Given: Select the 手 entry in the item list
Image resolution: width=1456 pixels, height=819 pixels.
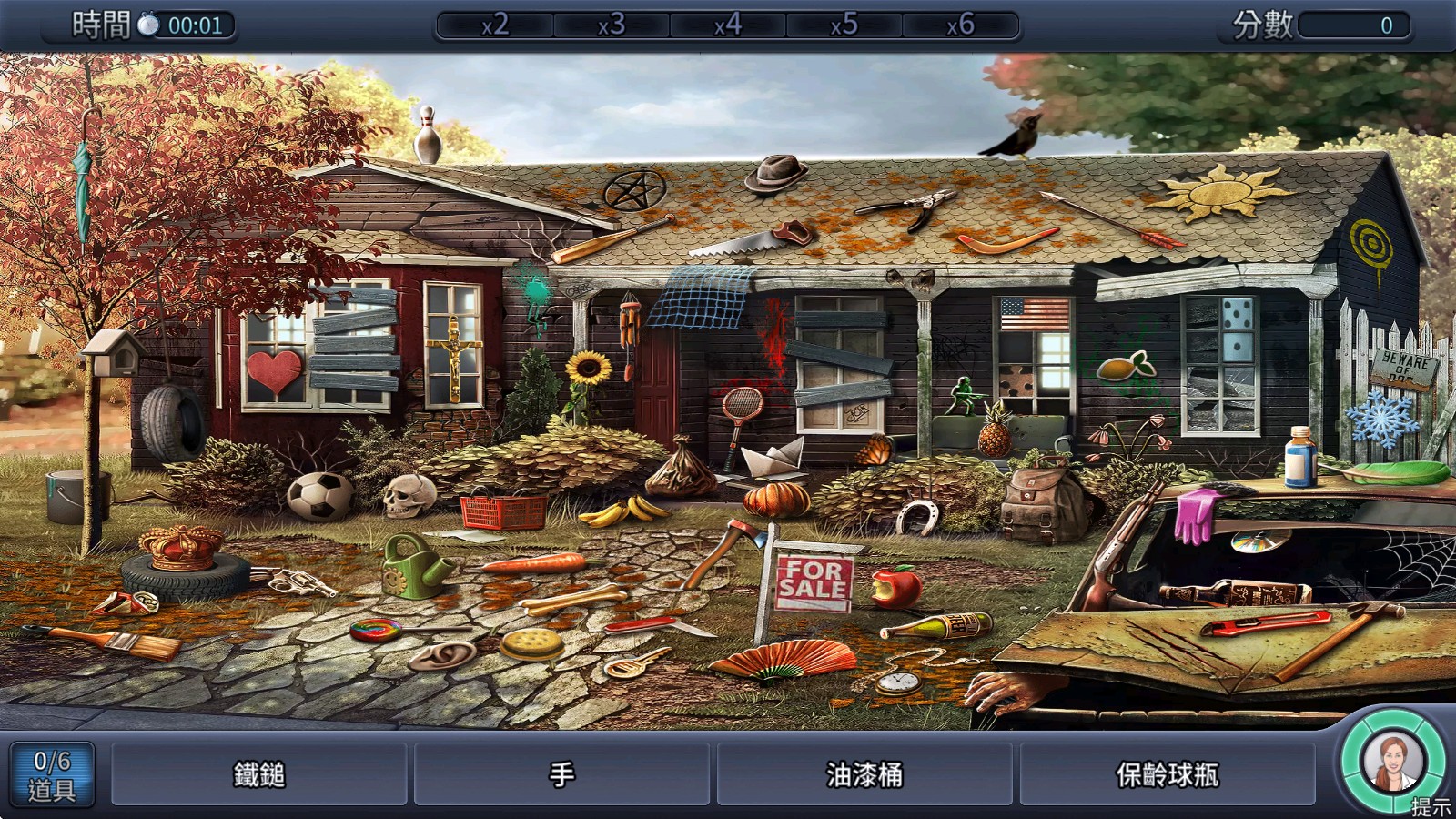Looking at the screenshot, I should [561, 774].
